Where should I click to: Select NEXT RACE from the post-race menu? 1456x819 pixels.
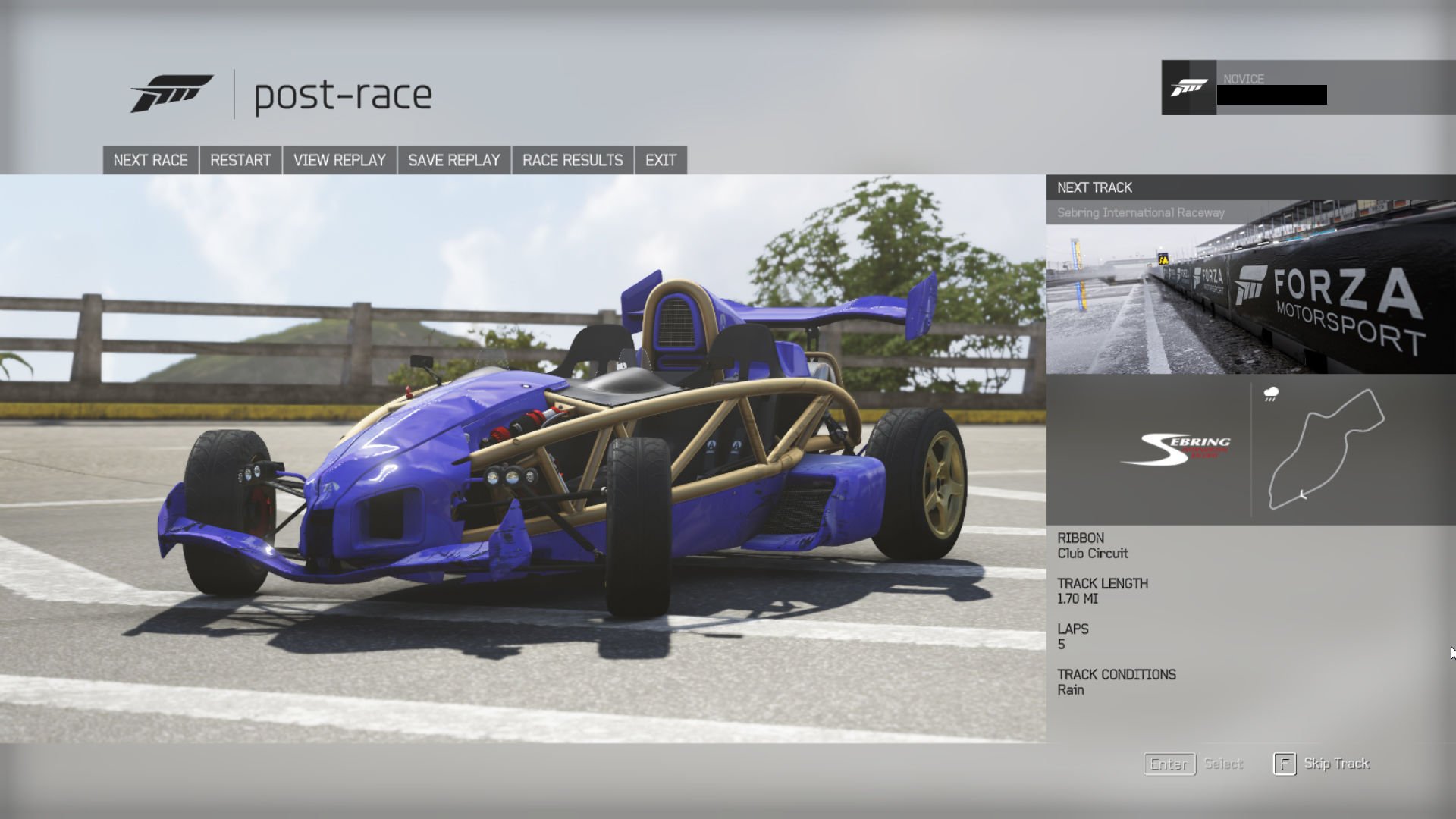(150, 160)
